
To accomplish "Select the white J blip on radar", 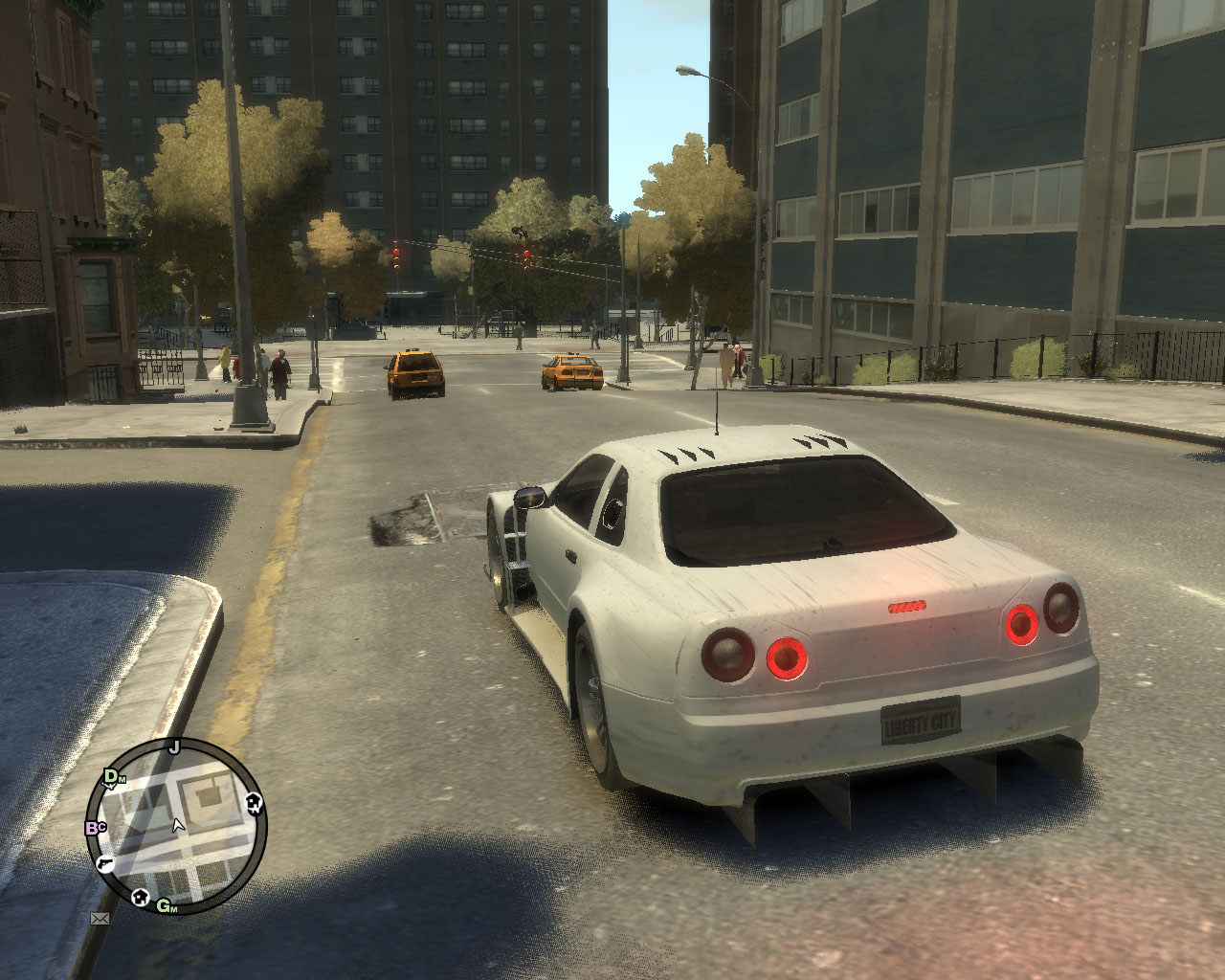I will tap(174, 747).
